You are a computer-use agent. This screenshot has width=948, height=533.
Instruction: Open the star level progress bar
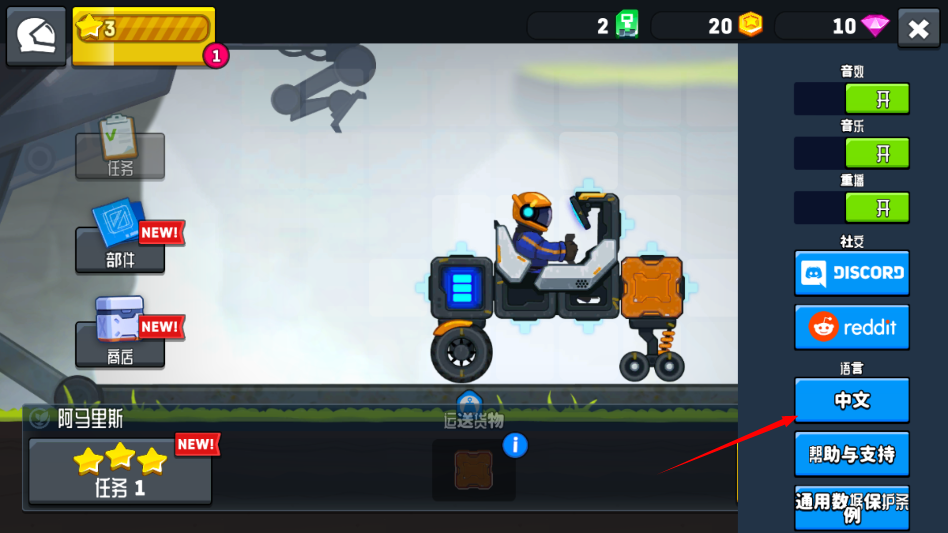143,32
